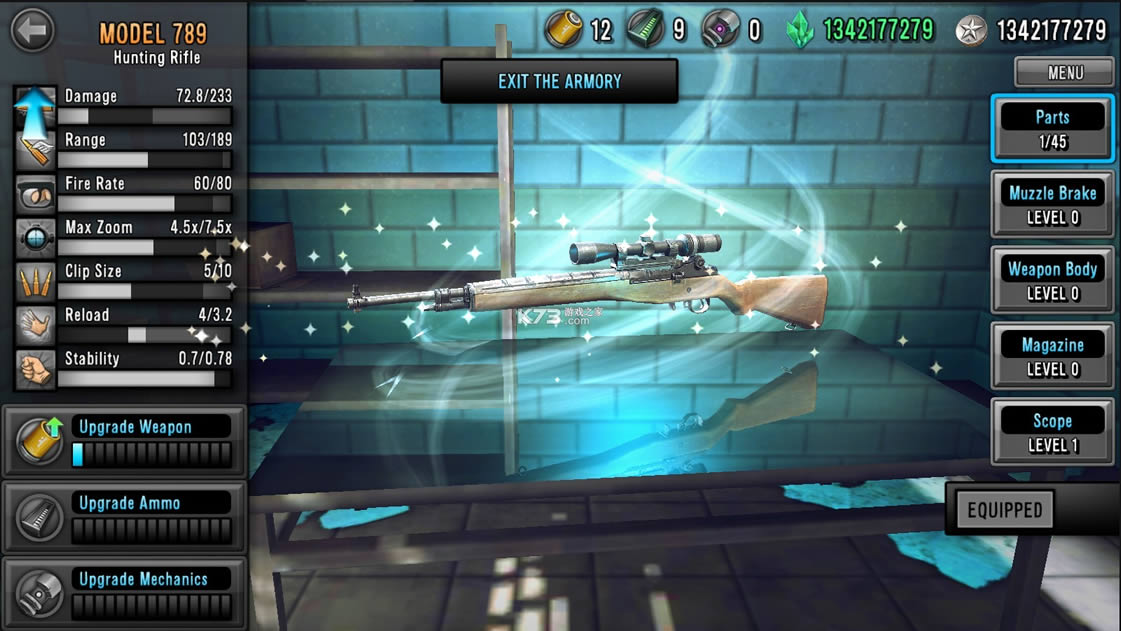The height and width of the screenshot is (631, 1121).
Task: Open the Magazine part option
Action: (1052, 356)
